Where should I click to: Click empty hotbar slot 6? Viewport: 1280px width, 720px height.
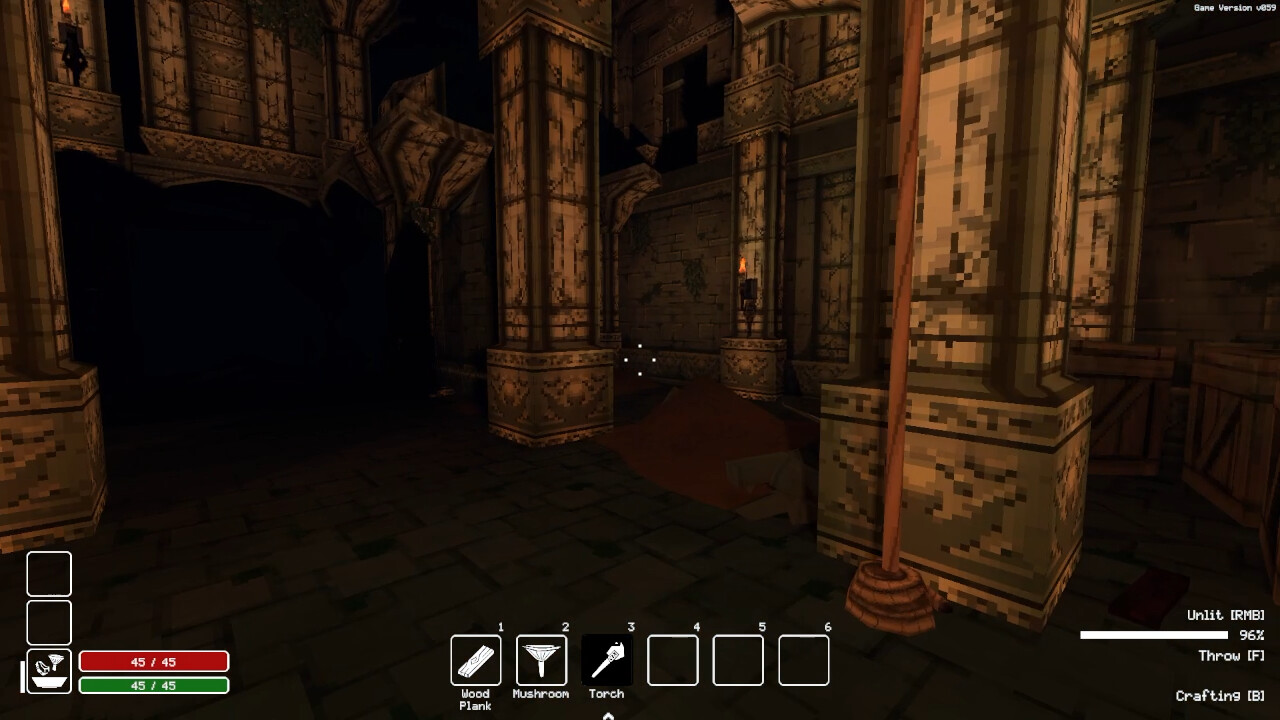point(803,659)
